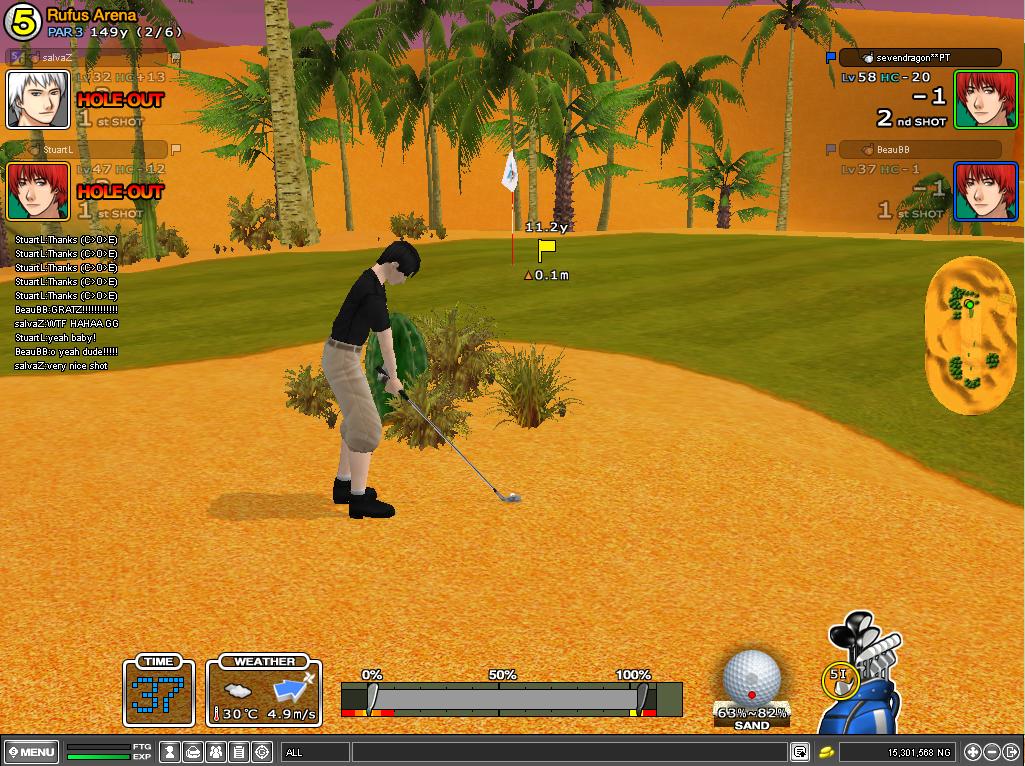
Task: Click the single player profile icon
Action: [171, 752]
